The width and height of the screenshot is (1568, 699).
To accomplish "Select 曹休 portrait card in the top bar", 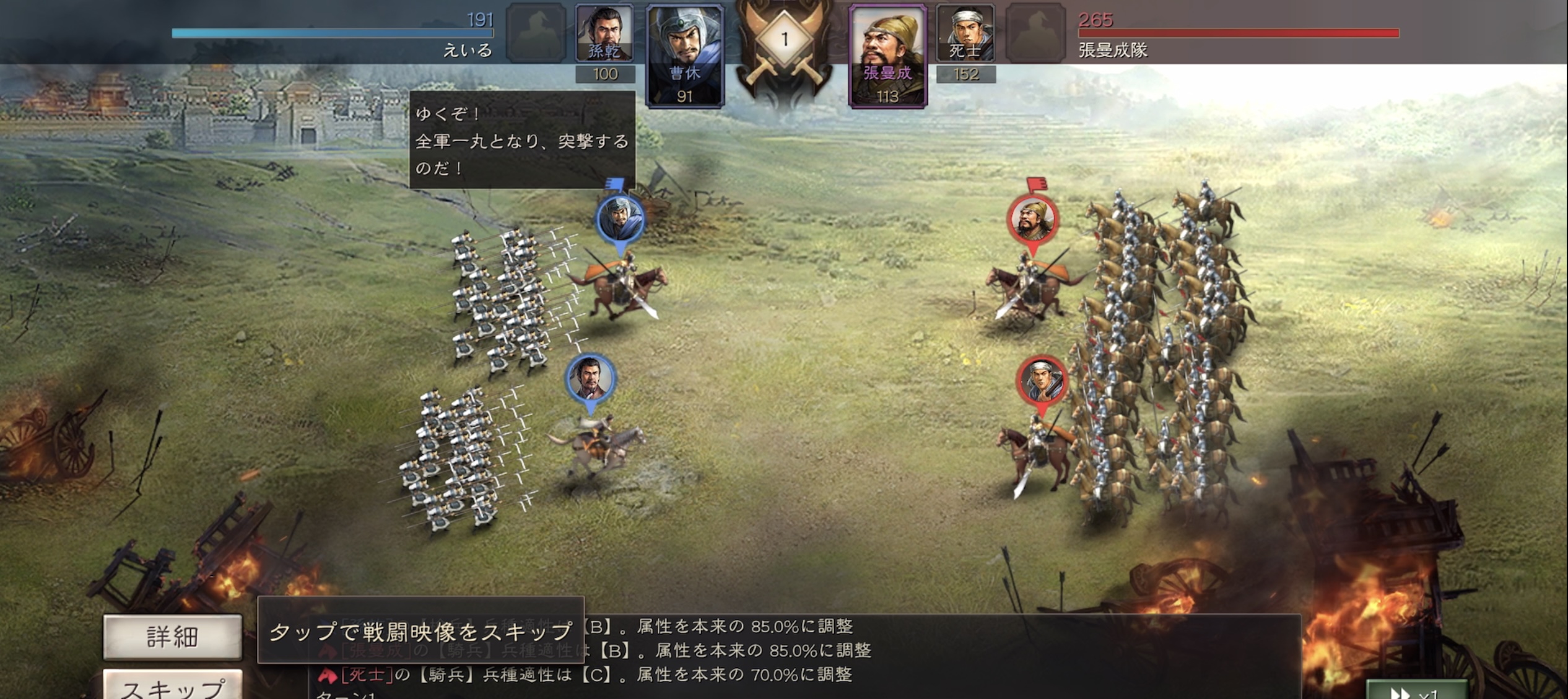I will click(x=684, y=56).
